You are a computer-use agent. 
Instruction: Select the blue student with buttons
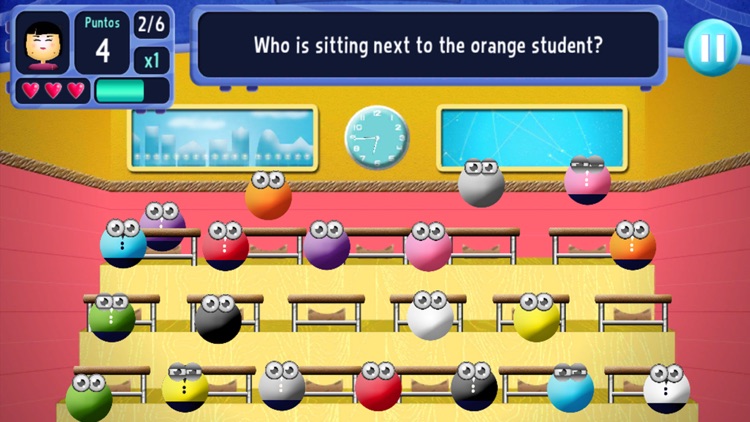124,244
